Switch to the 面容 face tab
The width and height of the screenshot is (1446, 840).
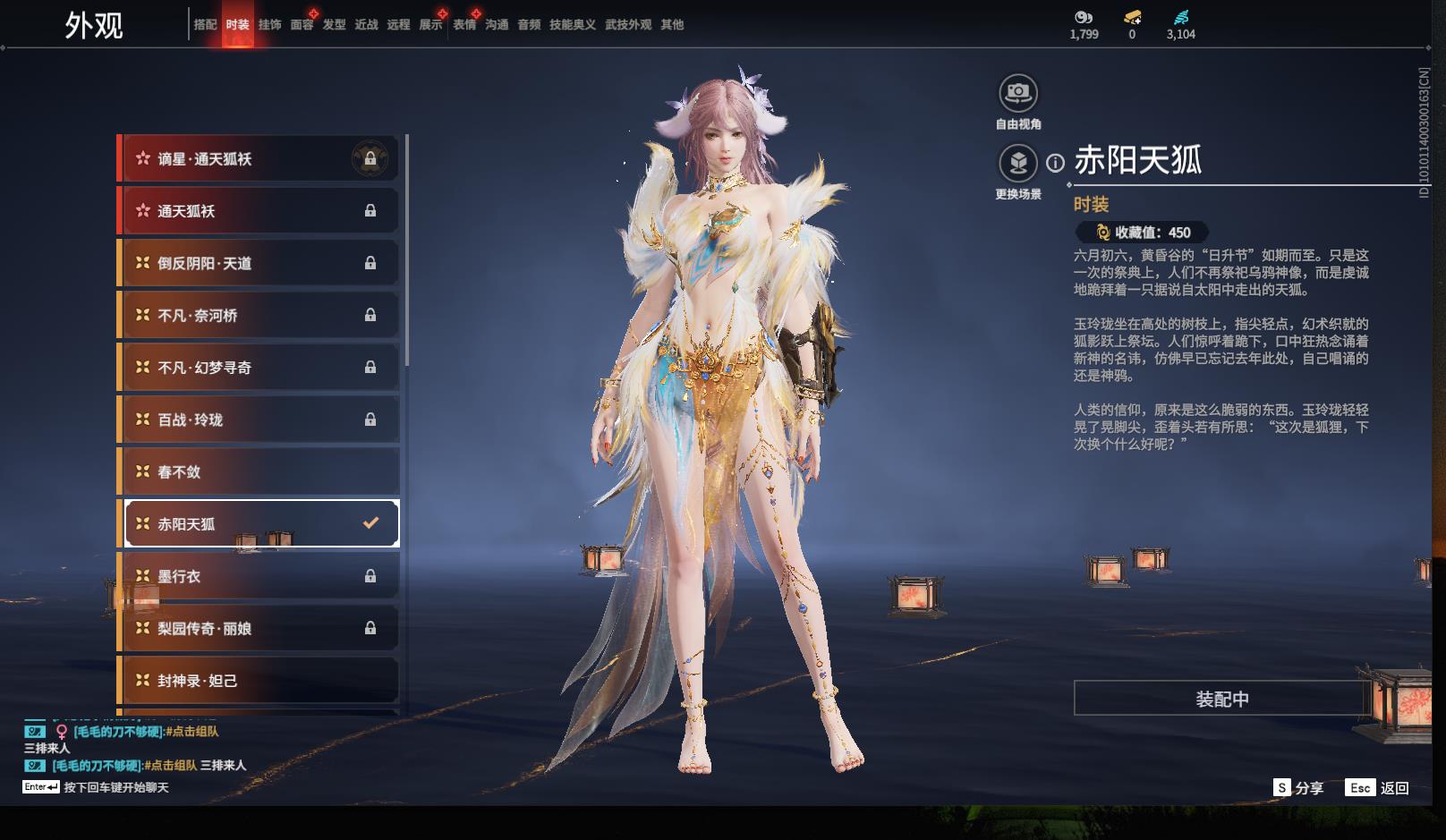(302, 25)
